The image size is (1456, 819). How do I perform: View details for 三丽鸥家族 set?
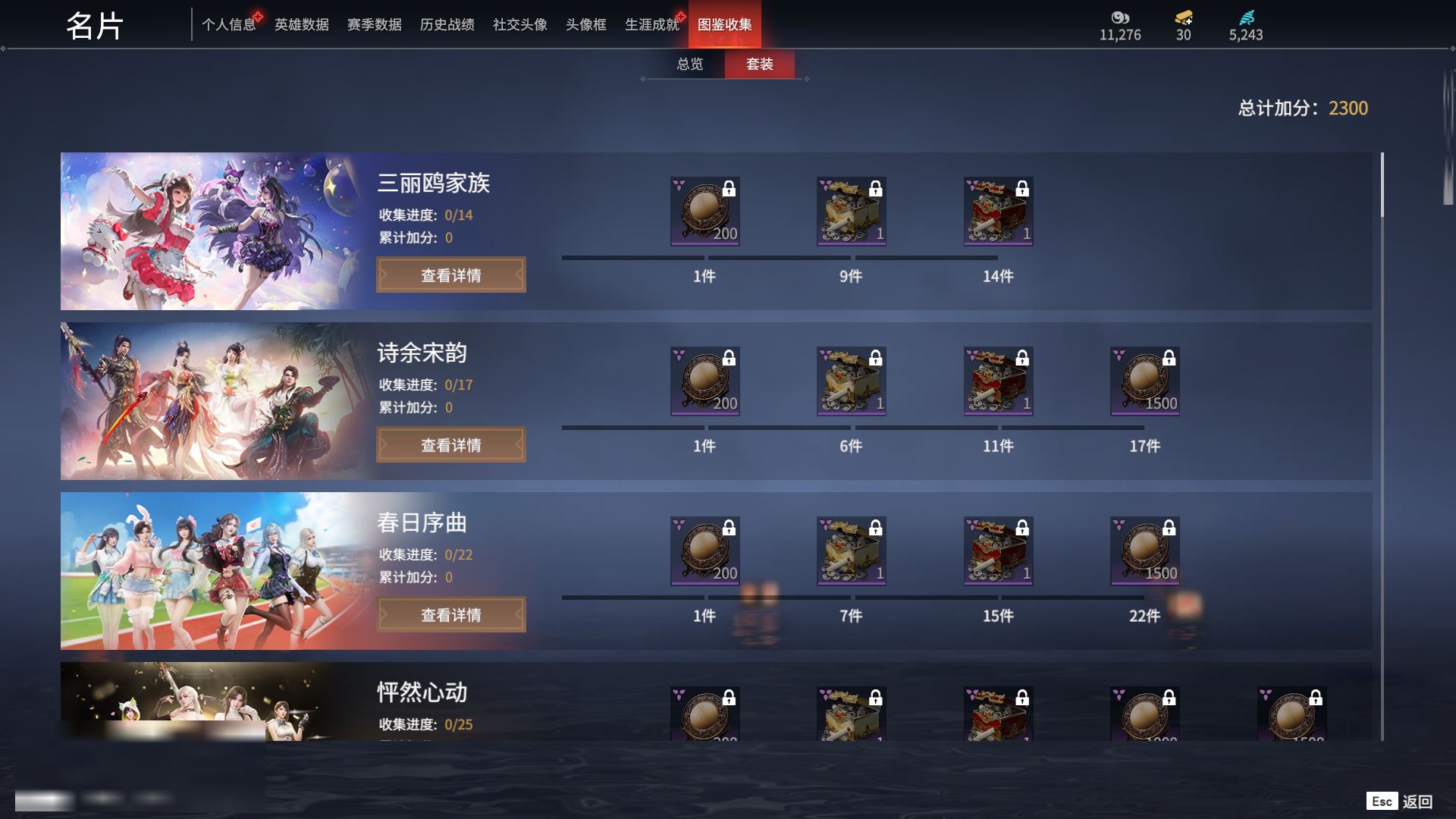(x=451, y=275)
